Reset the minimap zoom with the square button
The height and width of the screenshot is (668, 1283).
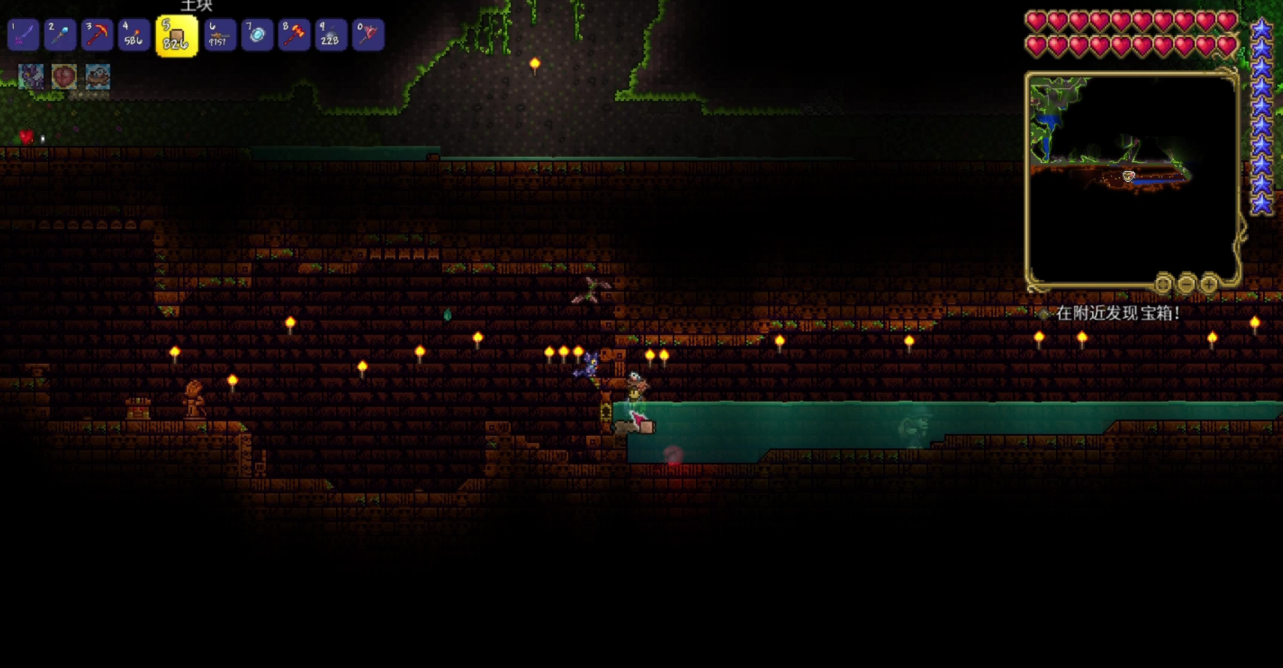click(1163, 284)
